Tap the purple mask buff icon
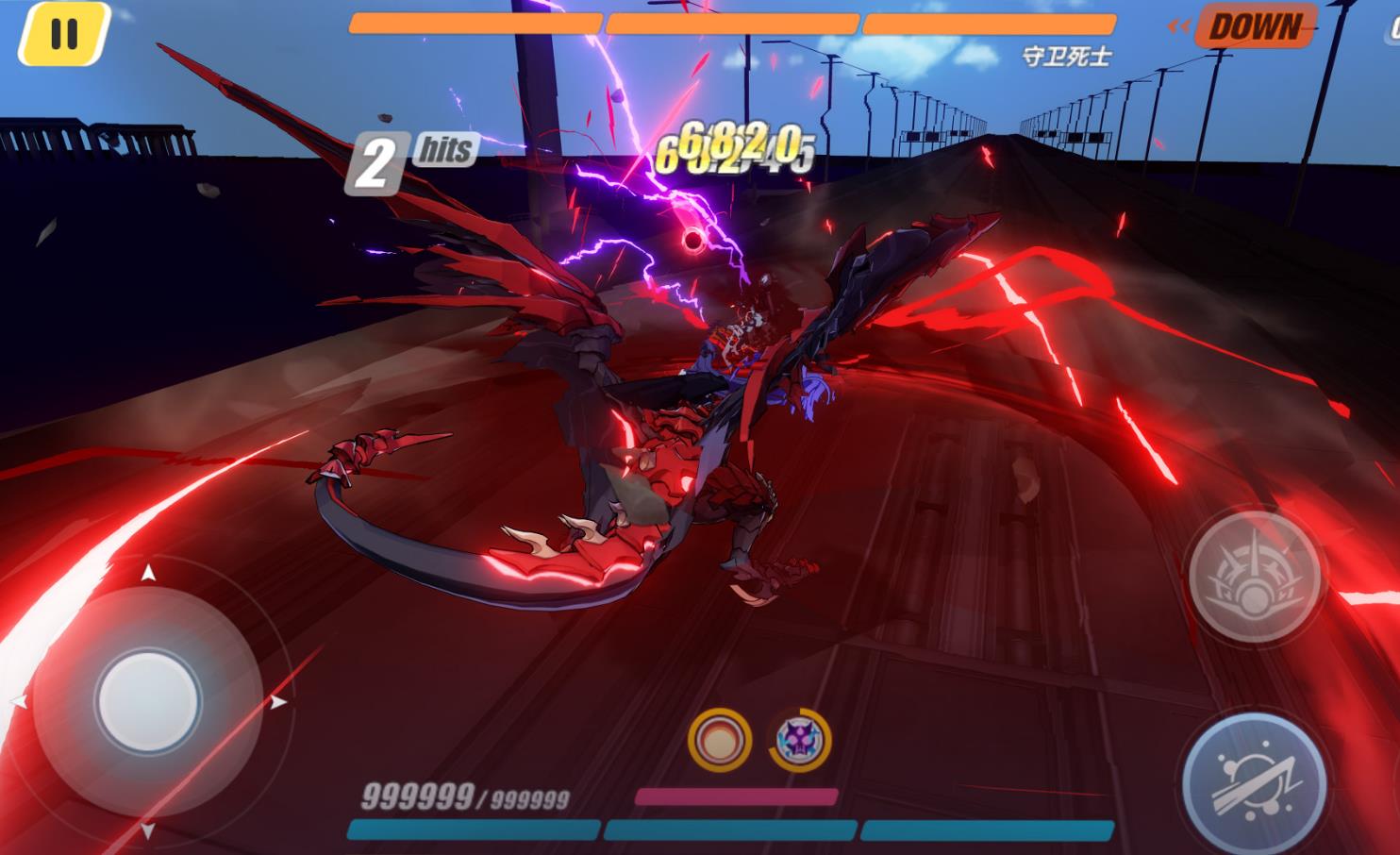The image size is (1400, 855). pos(799,740)
